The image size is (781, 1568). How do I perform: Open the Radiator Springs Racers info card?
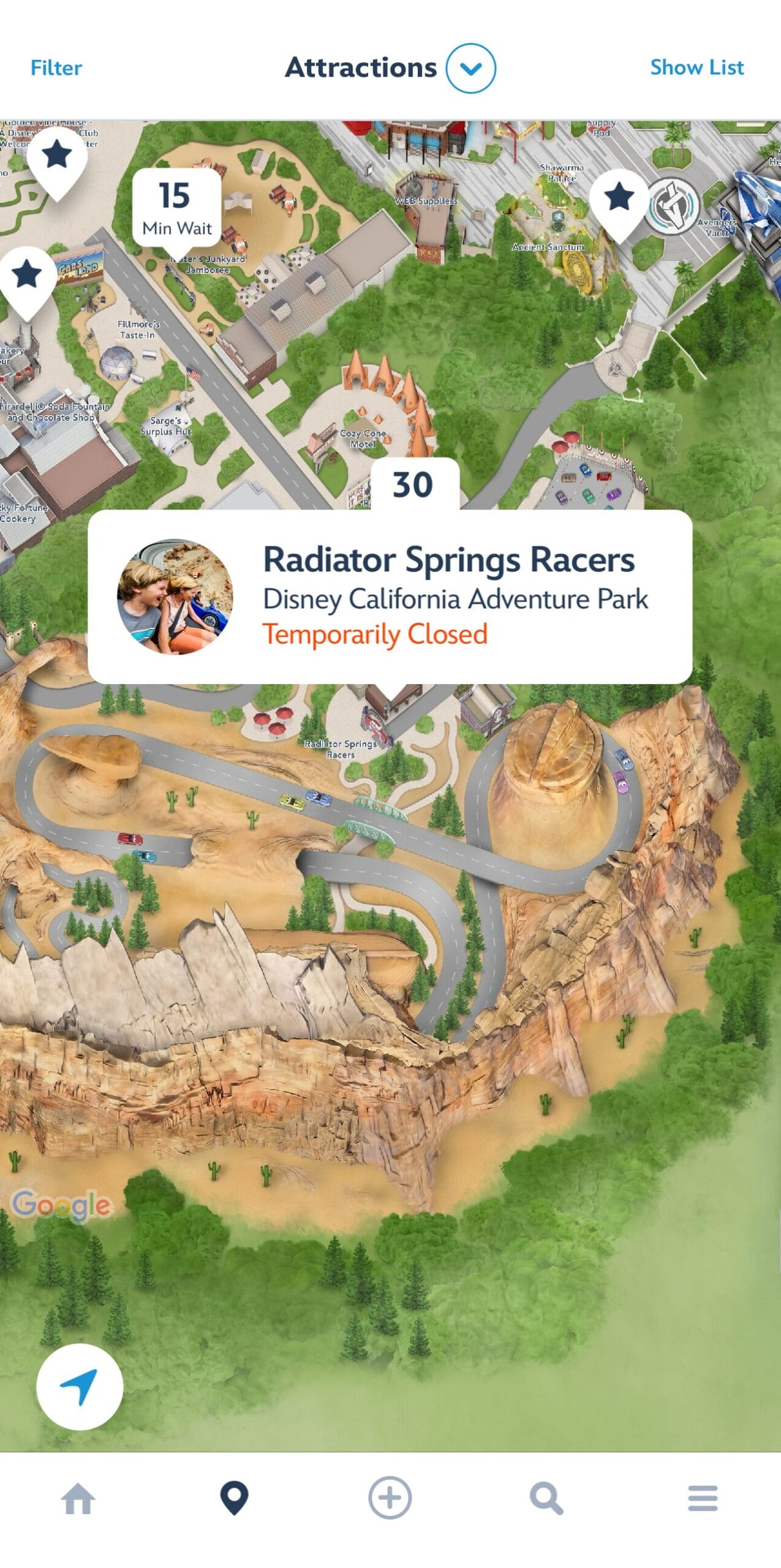point(453,597)
